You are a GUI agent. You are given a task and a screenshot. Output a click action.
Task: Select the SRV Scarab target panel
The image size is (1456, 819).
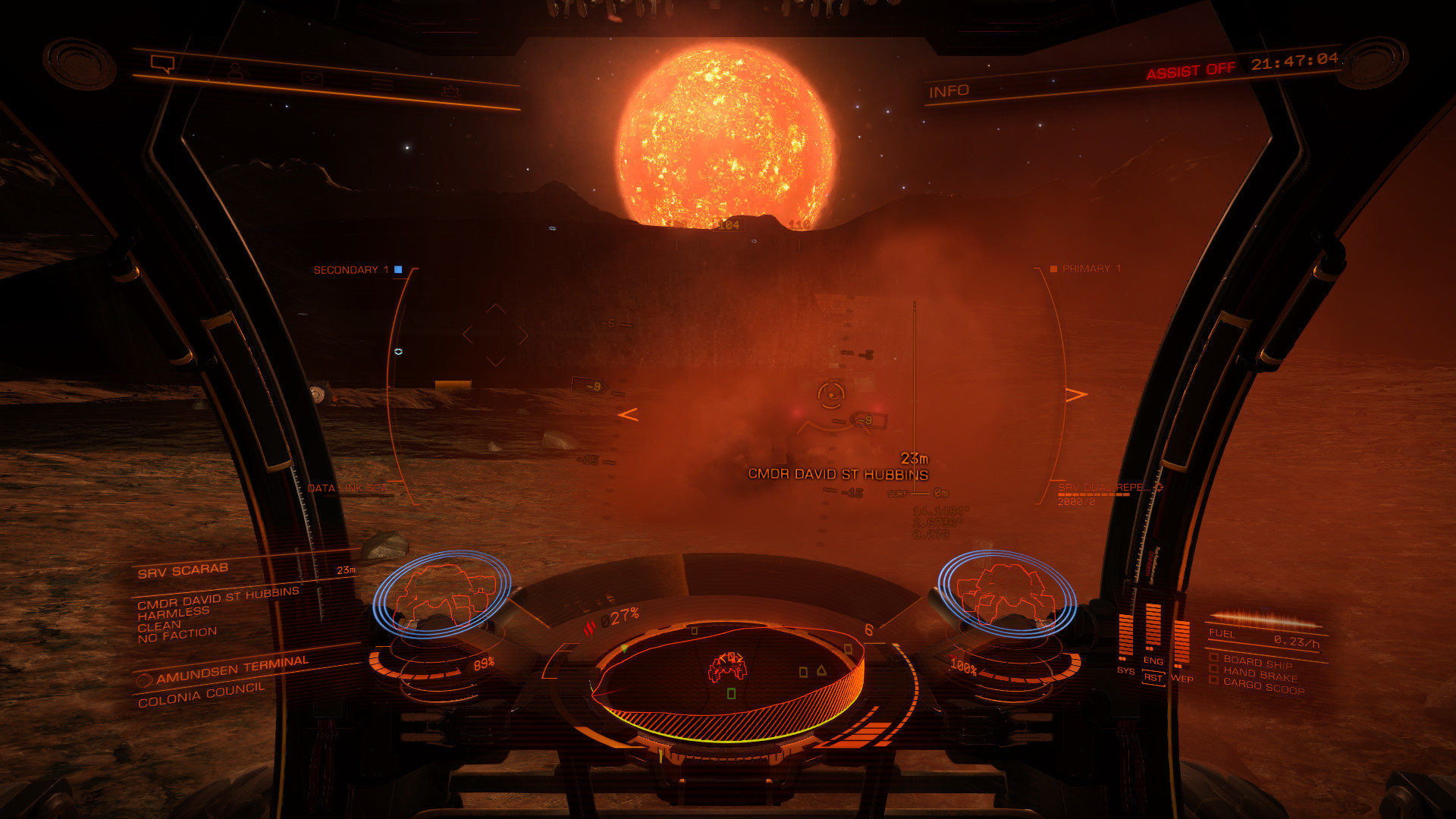pos(184,570)
